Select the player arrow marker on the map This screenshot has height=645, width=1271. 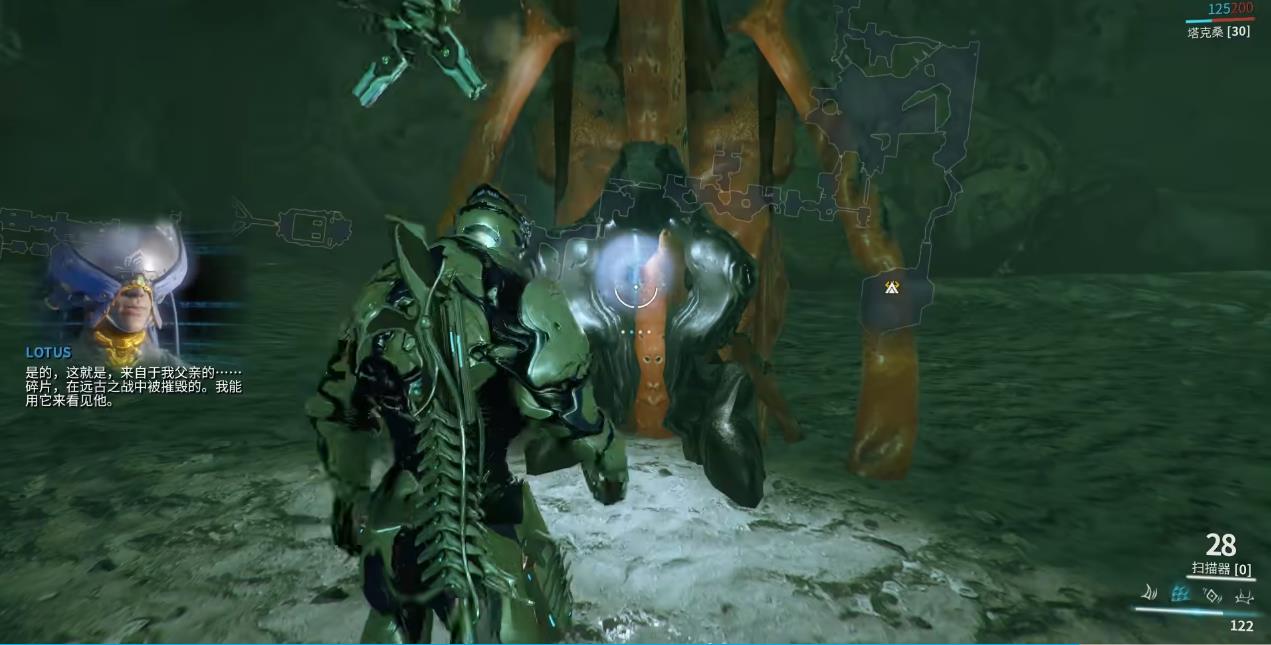click(892, 288)
